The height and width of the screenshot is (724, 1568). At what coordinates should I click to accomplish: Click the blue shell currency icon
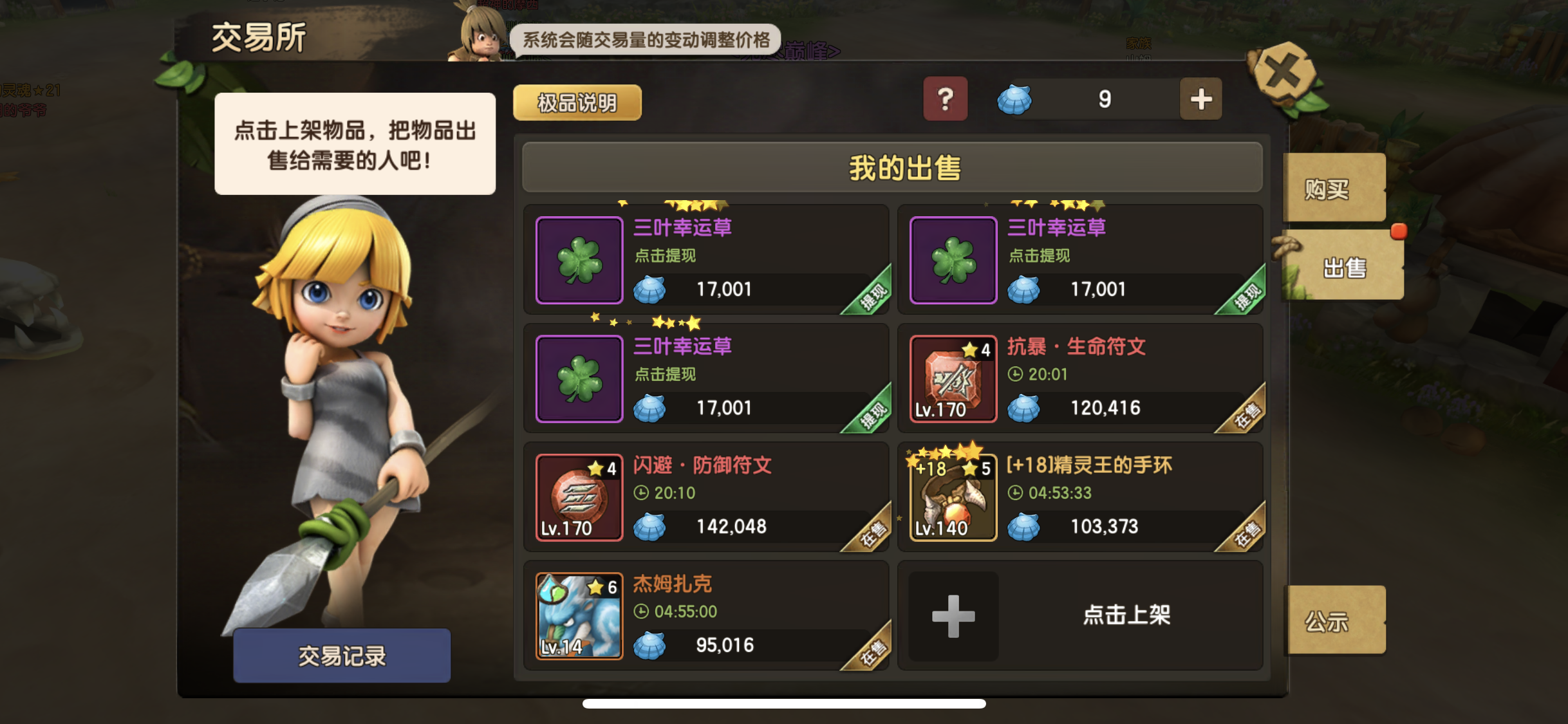point(1015,100)
